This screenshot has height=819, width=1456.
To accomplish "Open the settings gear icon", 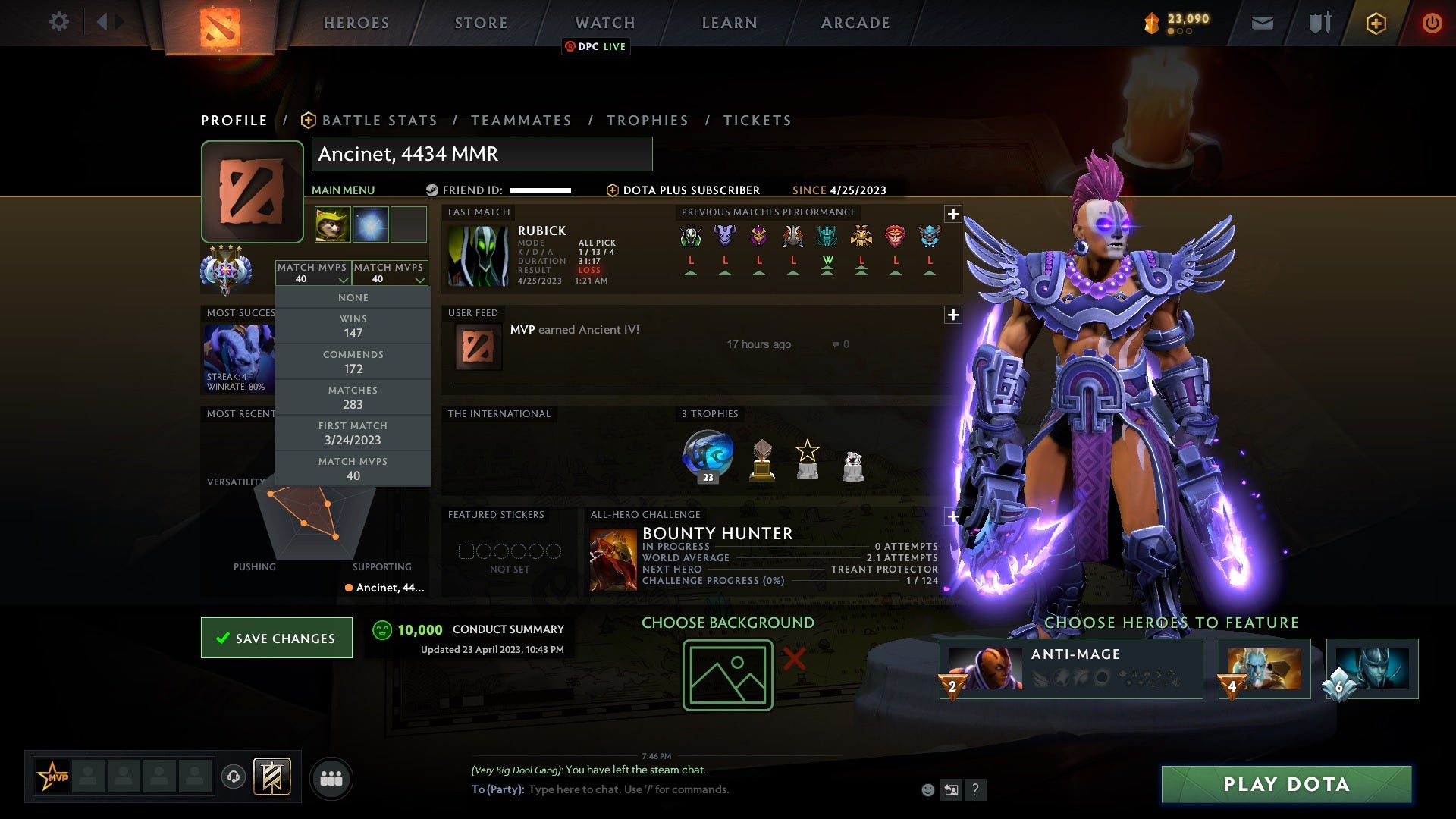I will tap(59, 22).
